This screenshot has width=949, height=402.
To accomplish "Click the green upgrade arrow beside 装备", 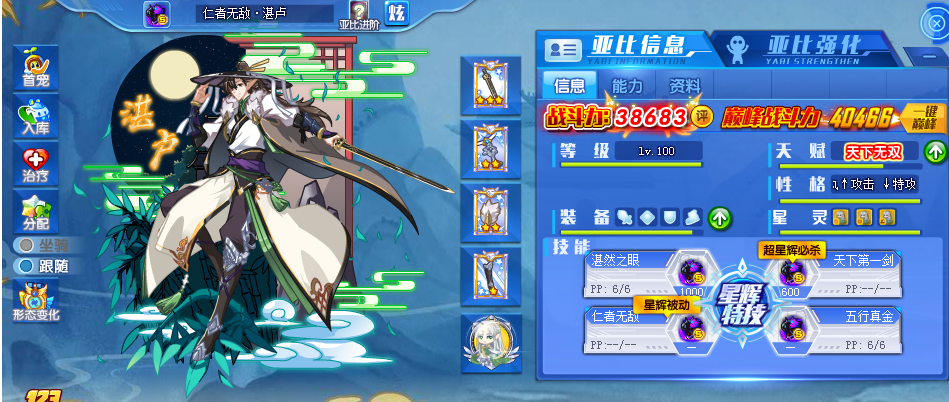I will pyautogui.click(x=719, y=217).
